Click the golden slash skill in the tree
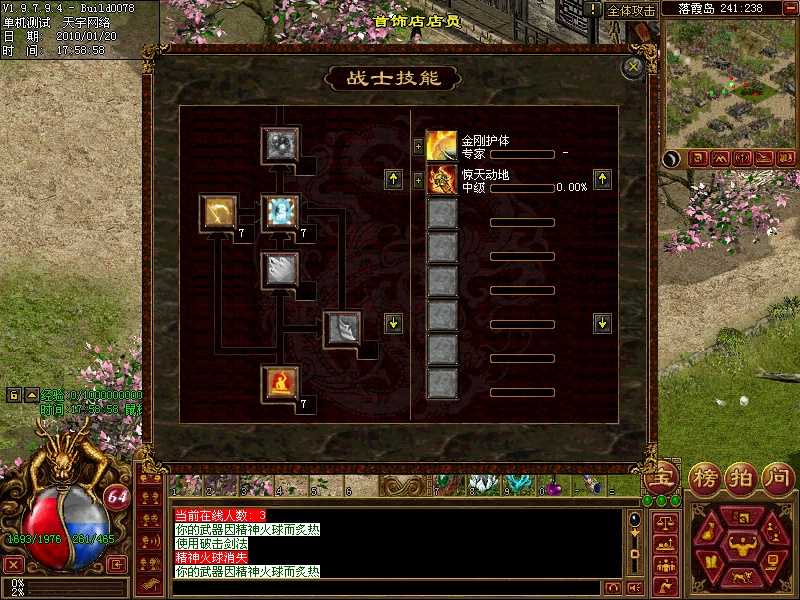 pos(216,212)
